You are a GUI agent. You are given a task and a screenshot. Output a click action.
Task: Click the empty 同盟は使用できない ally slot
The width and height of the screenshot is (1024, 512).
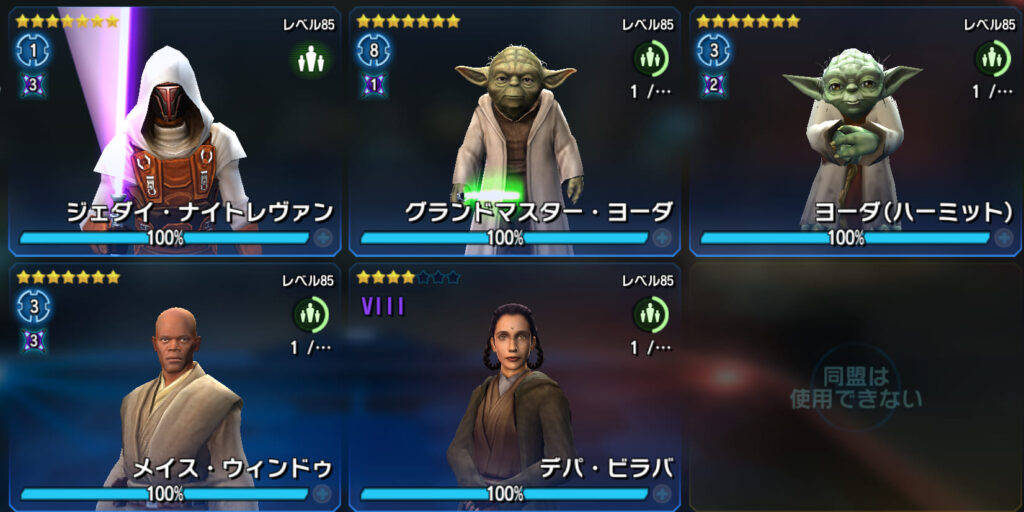tap(855, 387)
